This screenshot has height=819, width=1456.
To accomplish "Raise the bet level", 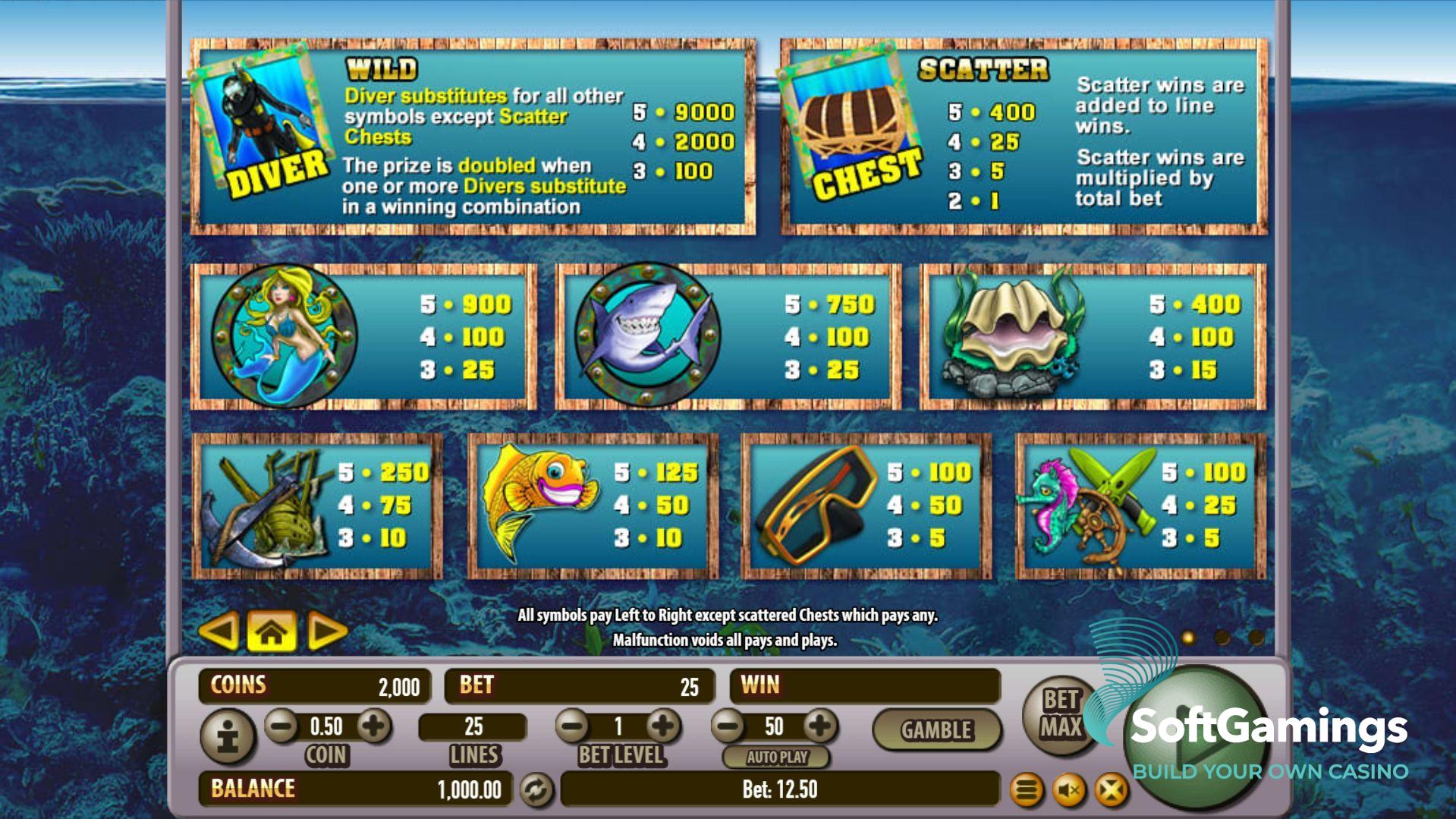I will 663,726.
